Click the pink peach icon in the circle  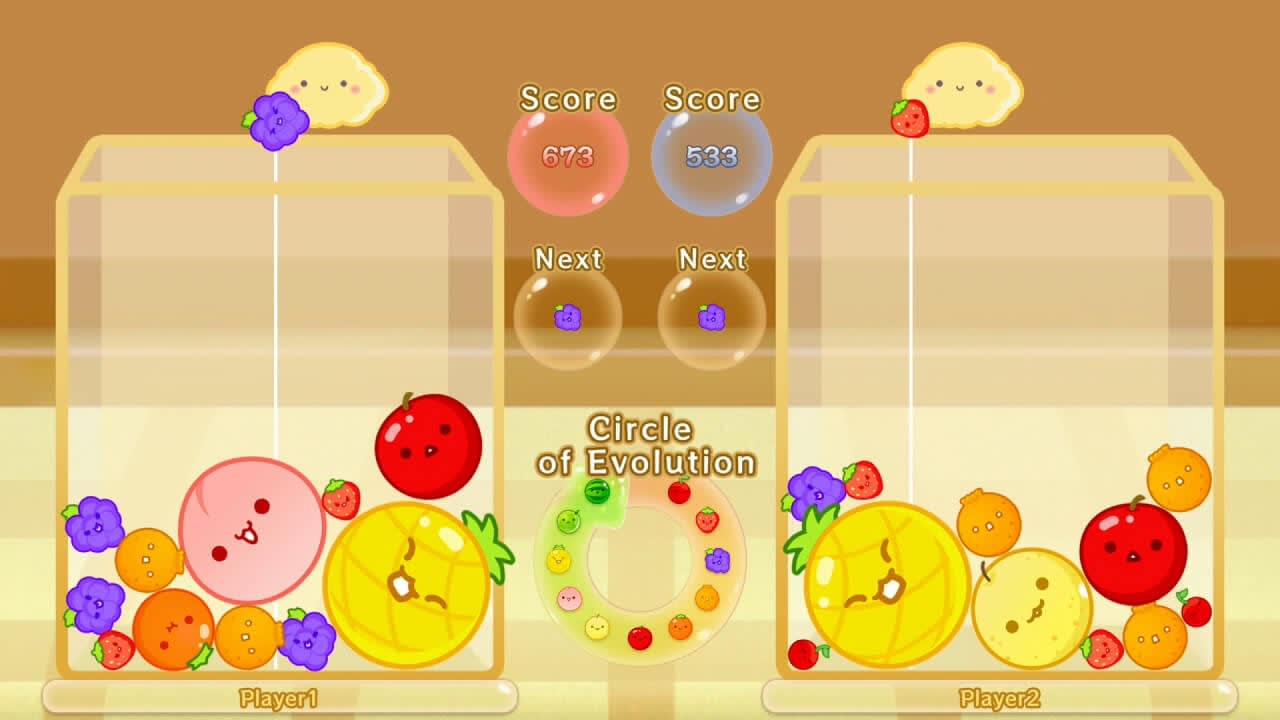click(x=570, y=597)
